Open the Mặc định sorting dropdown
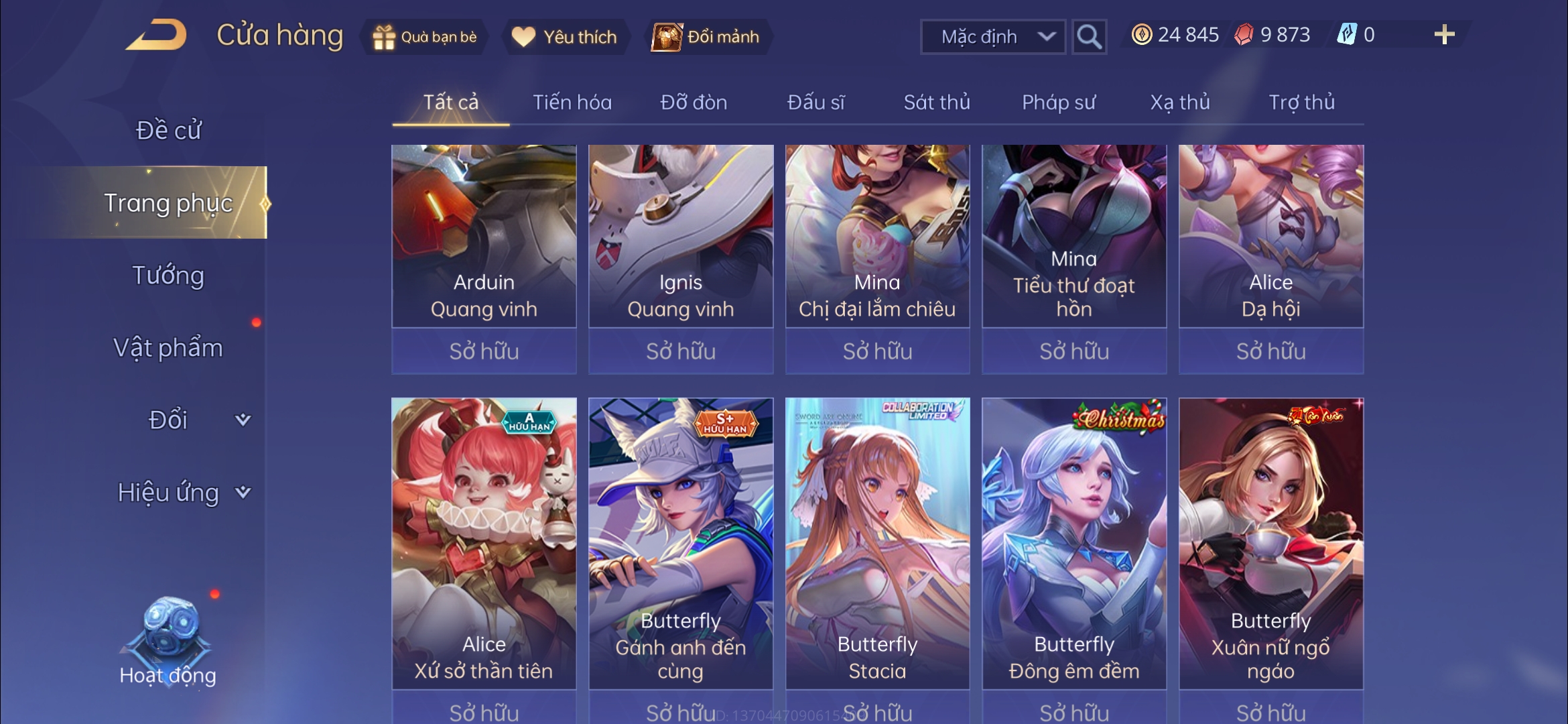 pyautogui.click(x=993, y=37)
